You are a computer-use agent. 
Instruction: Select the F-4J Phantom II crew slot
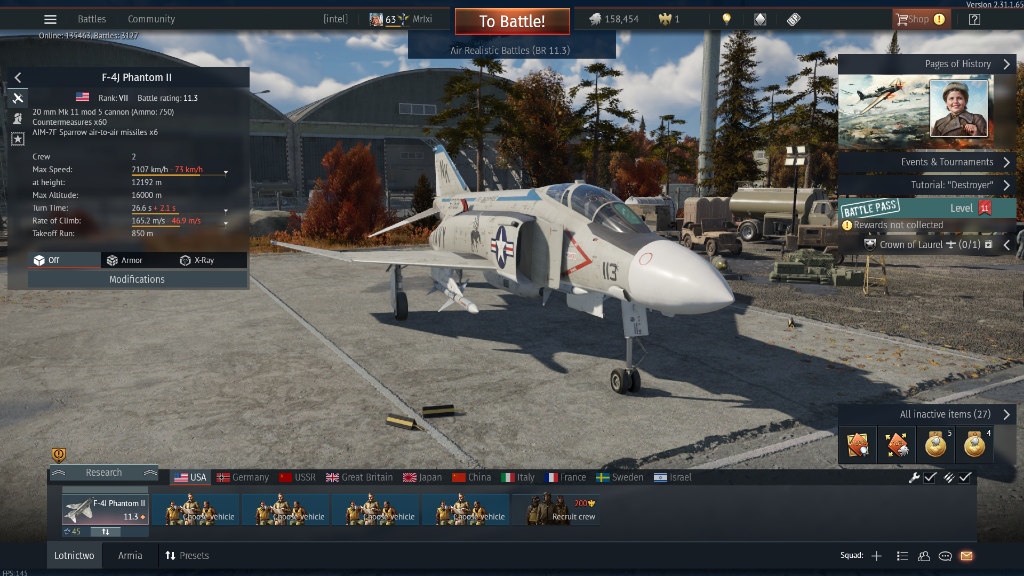click(105, 508)
